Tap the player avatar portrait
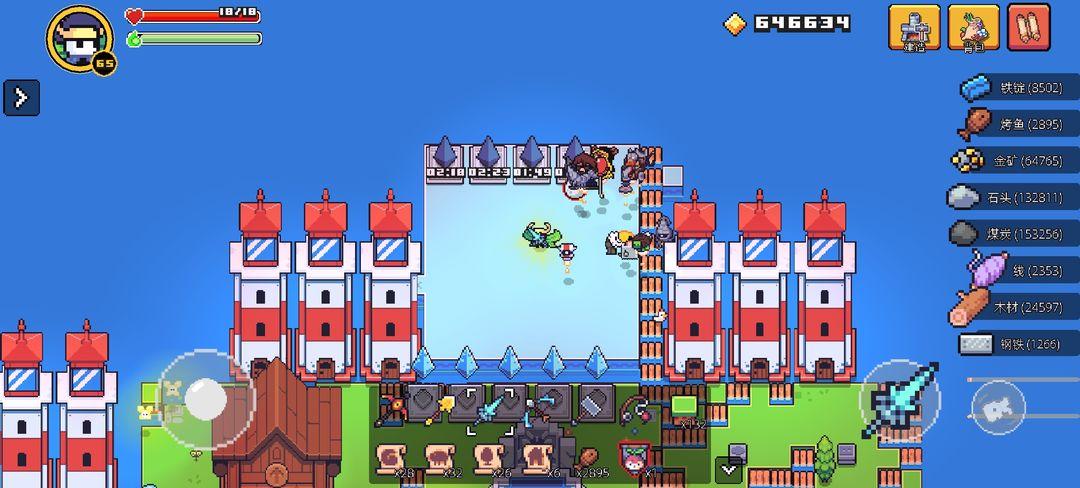This screenshot has height=488, width=1080. pos(78,38)
